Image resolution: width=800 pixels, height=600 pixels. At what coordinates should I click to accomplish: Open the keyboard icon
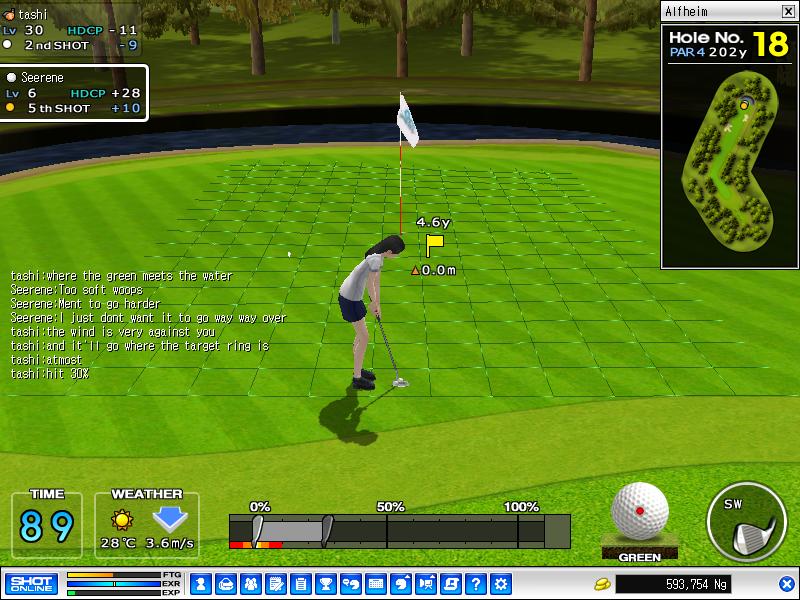(376, 583)
